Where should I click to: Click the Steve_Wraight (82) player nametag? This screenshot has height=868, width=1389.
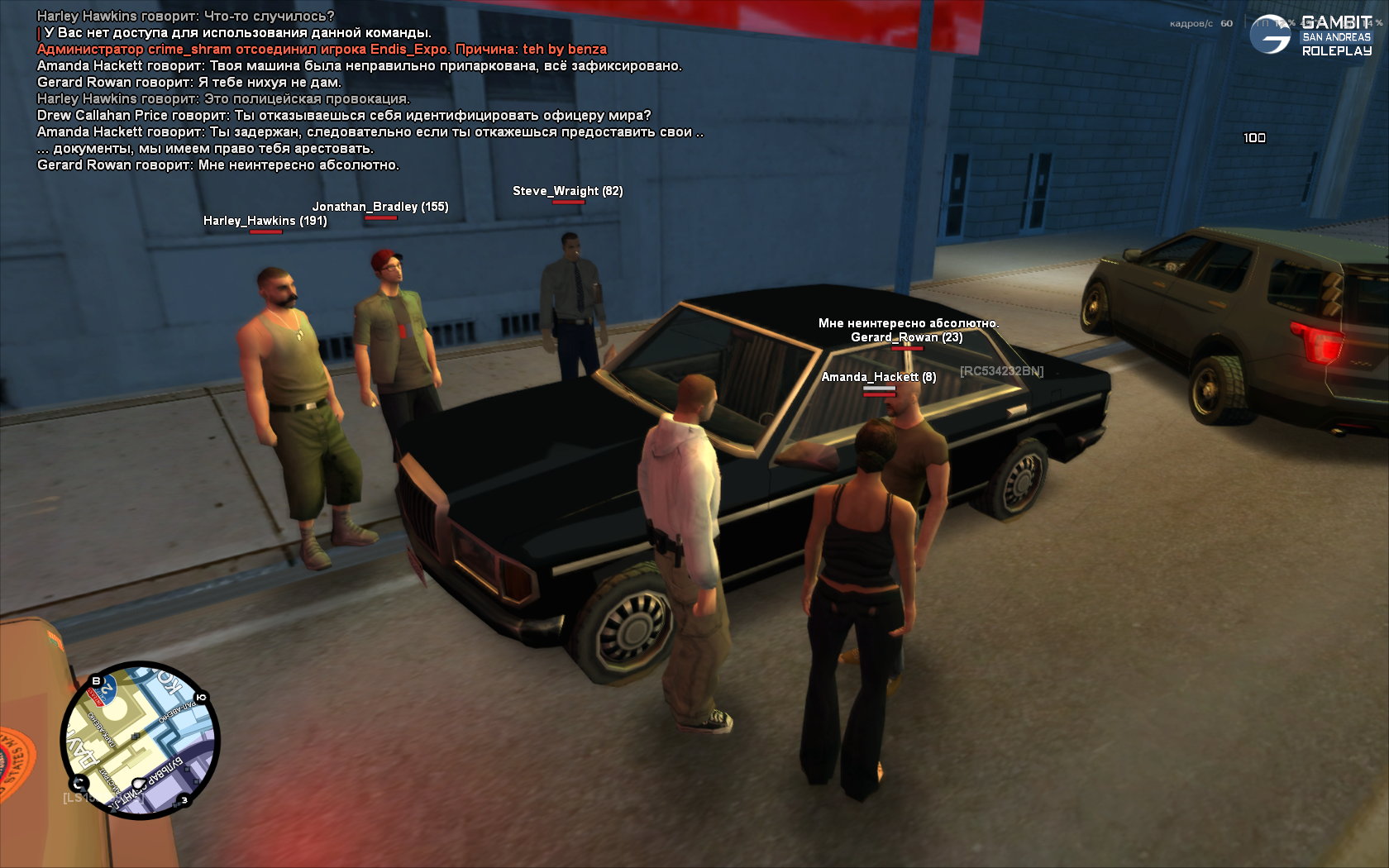pyautogui.click(x=567, y=191)
